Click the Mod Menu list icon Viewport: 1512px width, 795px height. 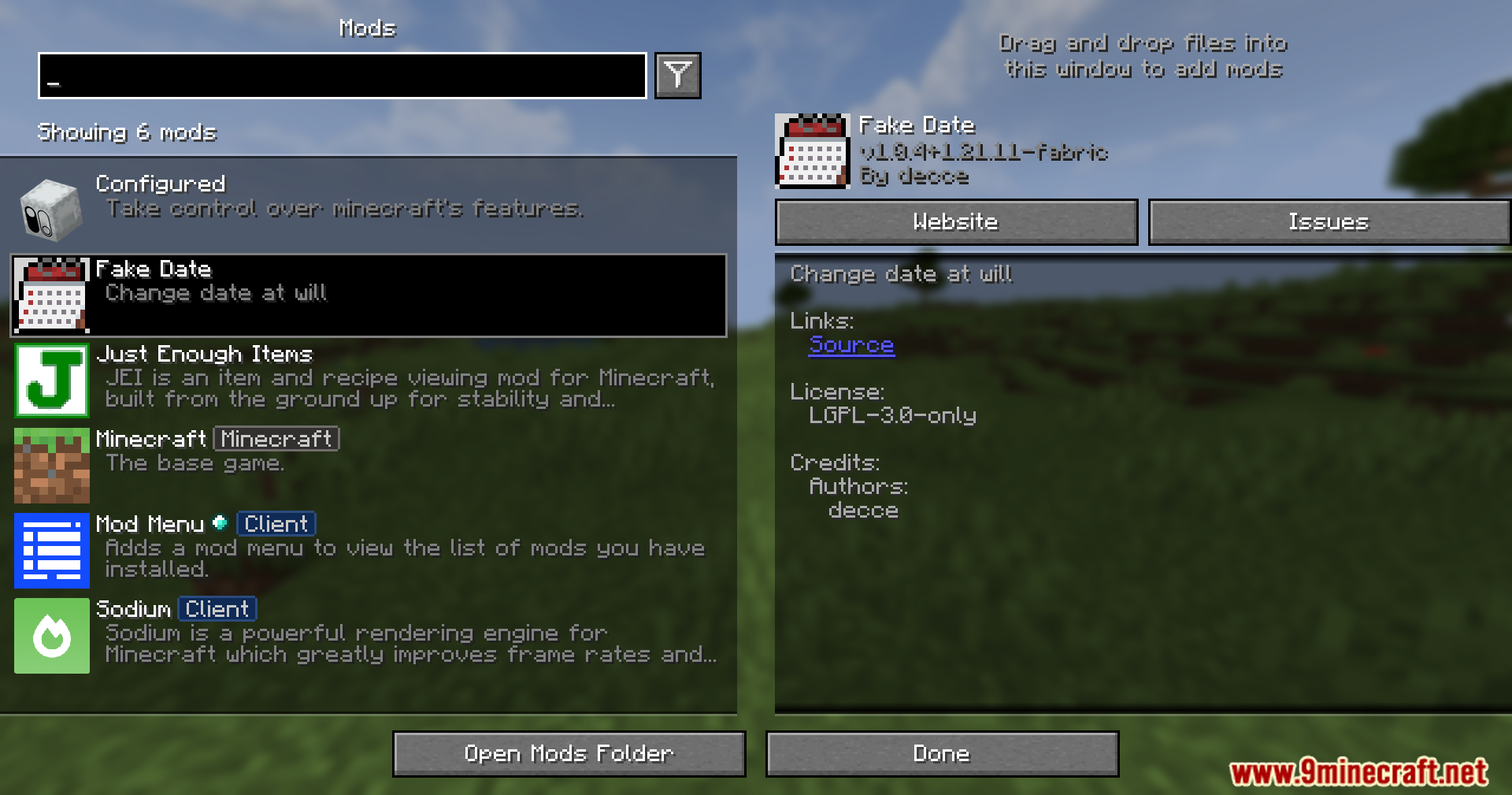click(51, 552)
